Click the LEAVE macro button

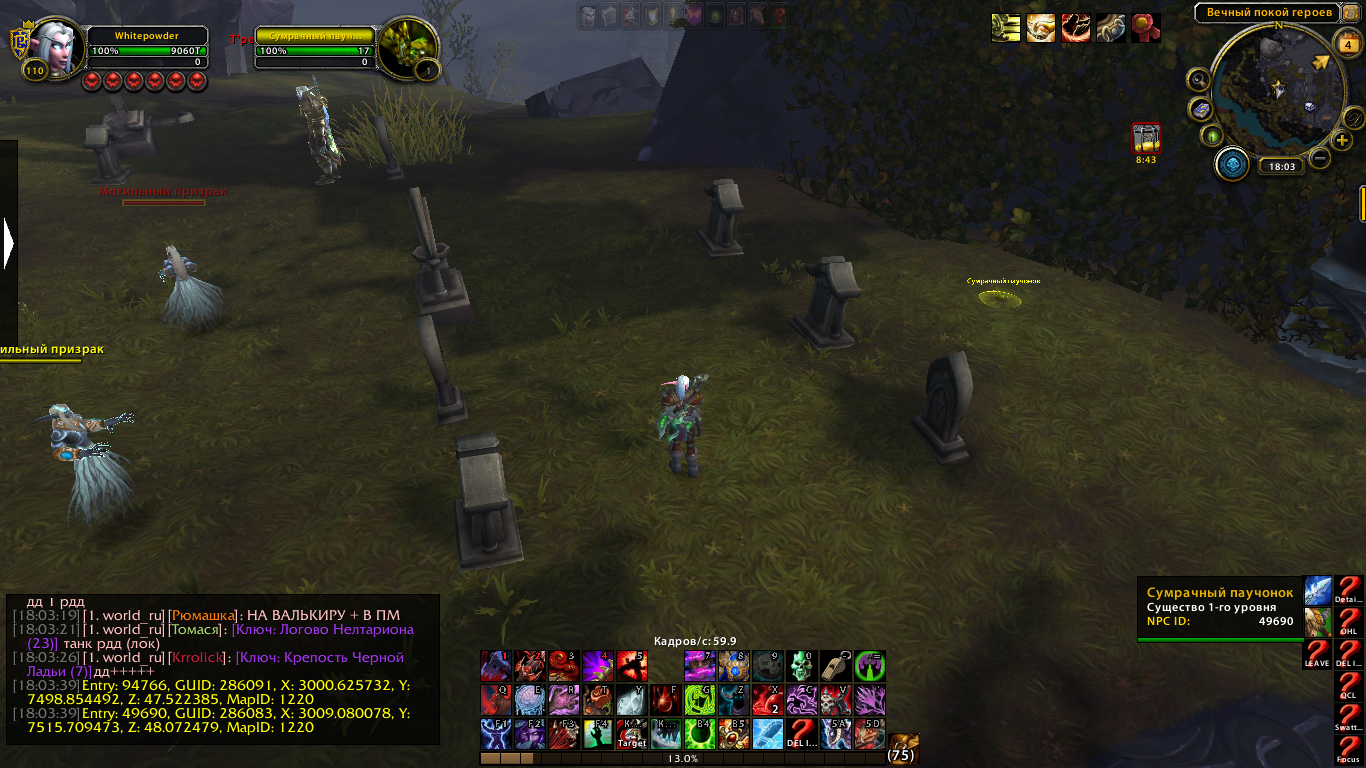tap(1317, 654)
